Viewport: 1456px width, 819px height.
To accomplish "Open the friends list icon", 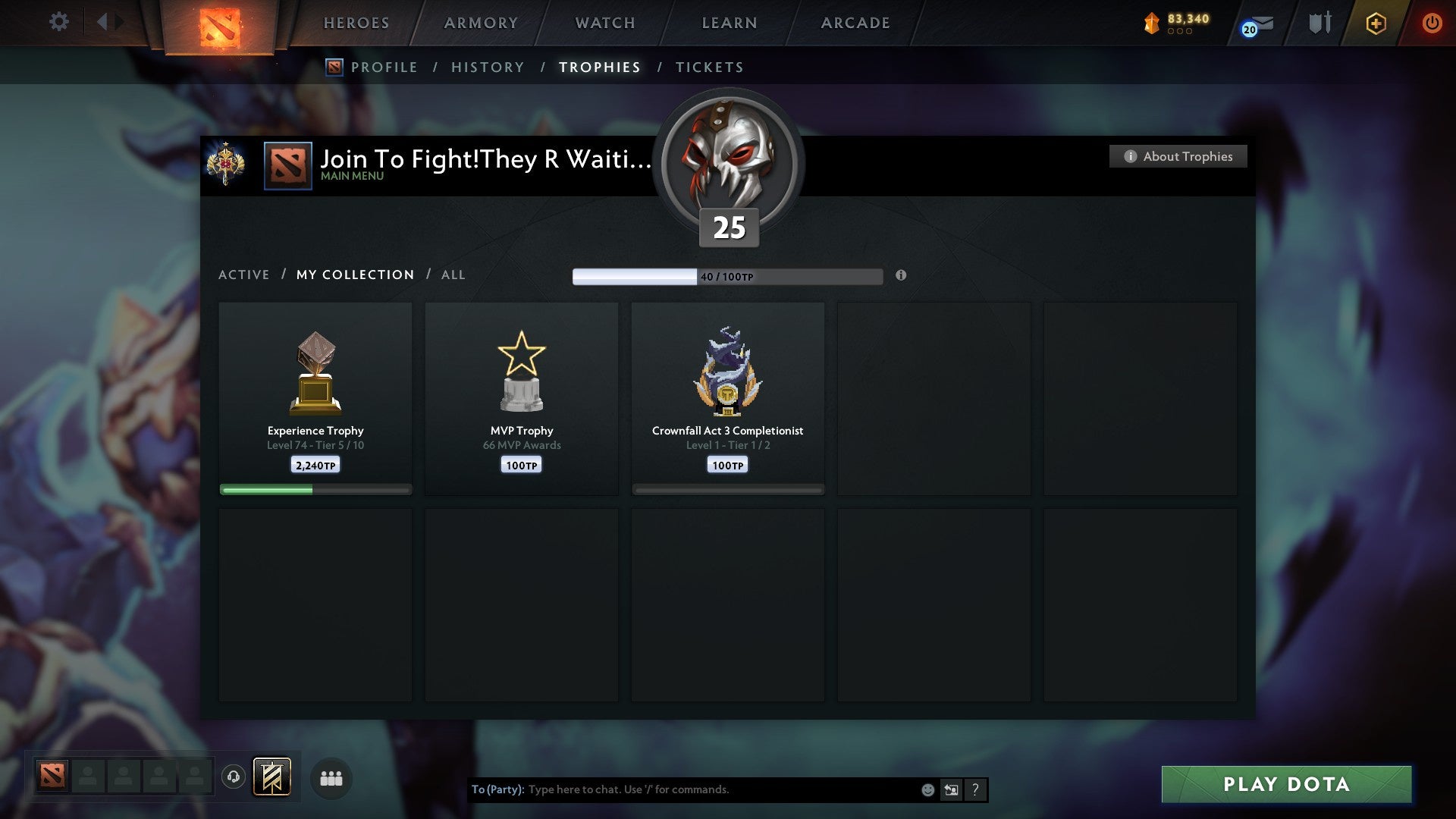I will click(x=331, y=778).
